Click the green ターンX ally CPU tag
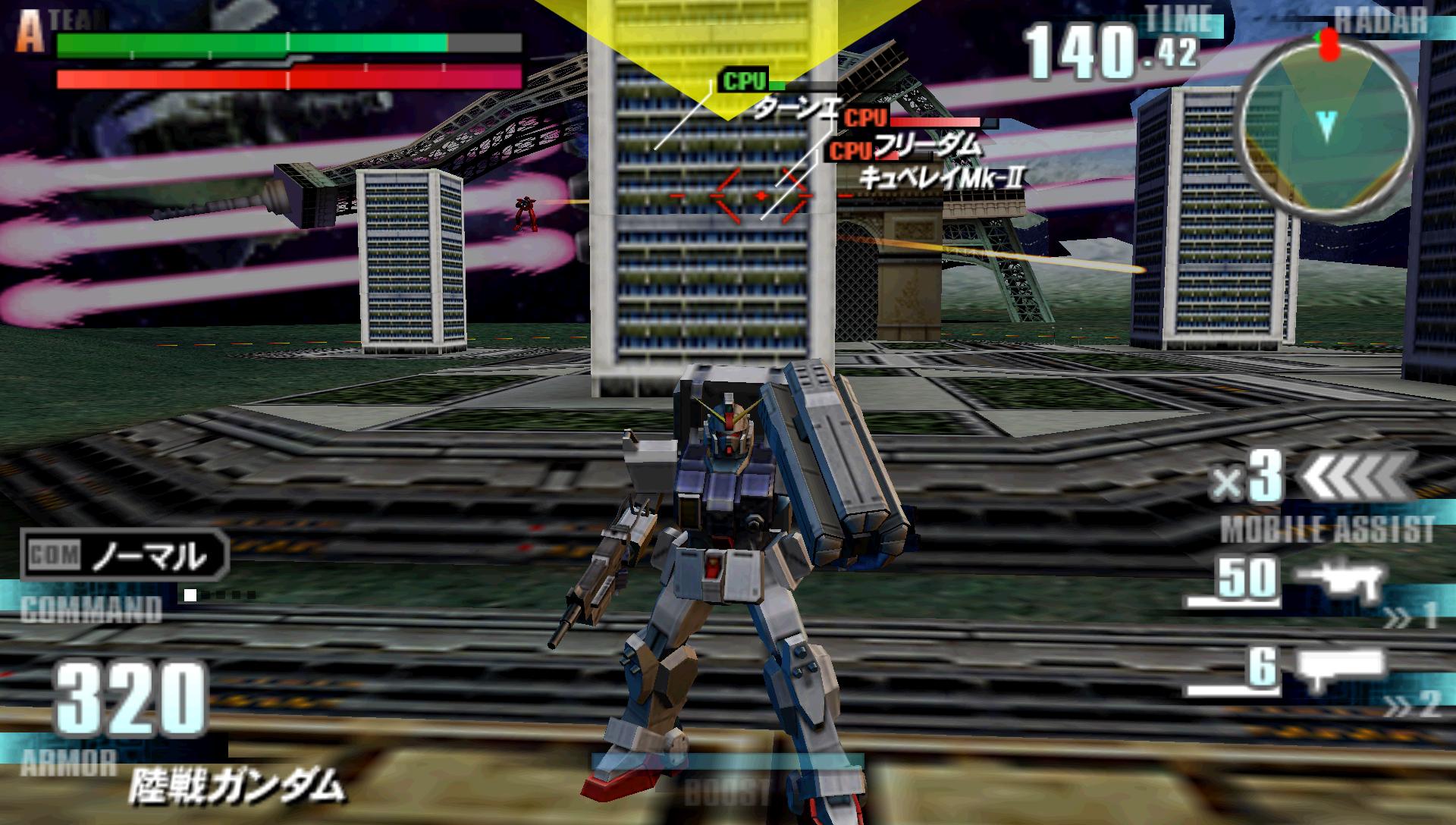 click(742, 81)
